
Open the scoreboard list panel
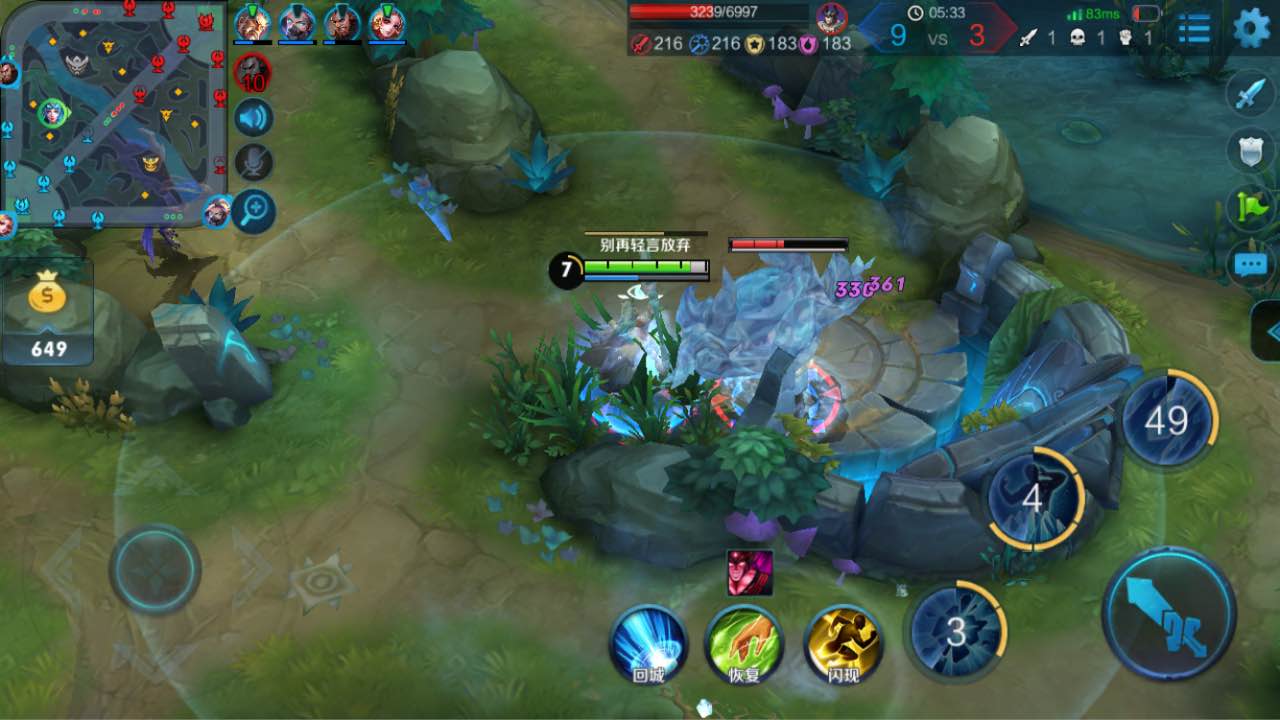click(x=1193, y=29)
